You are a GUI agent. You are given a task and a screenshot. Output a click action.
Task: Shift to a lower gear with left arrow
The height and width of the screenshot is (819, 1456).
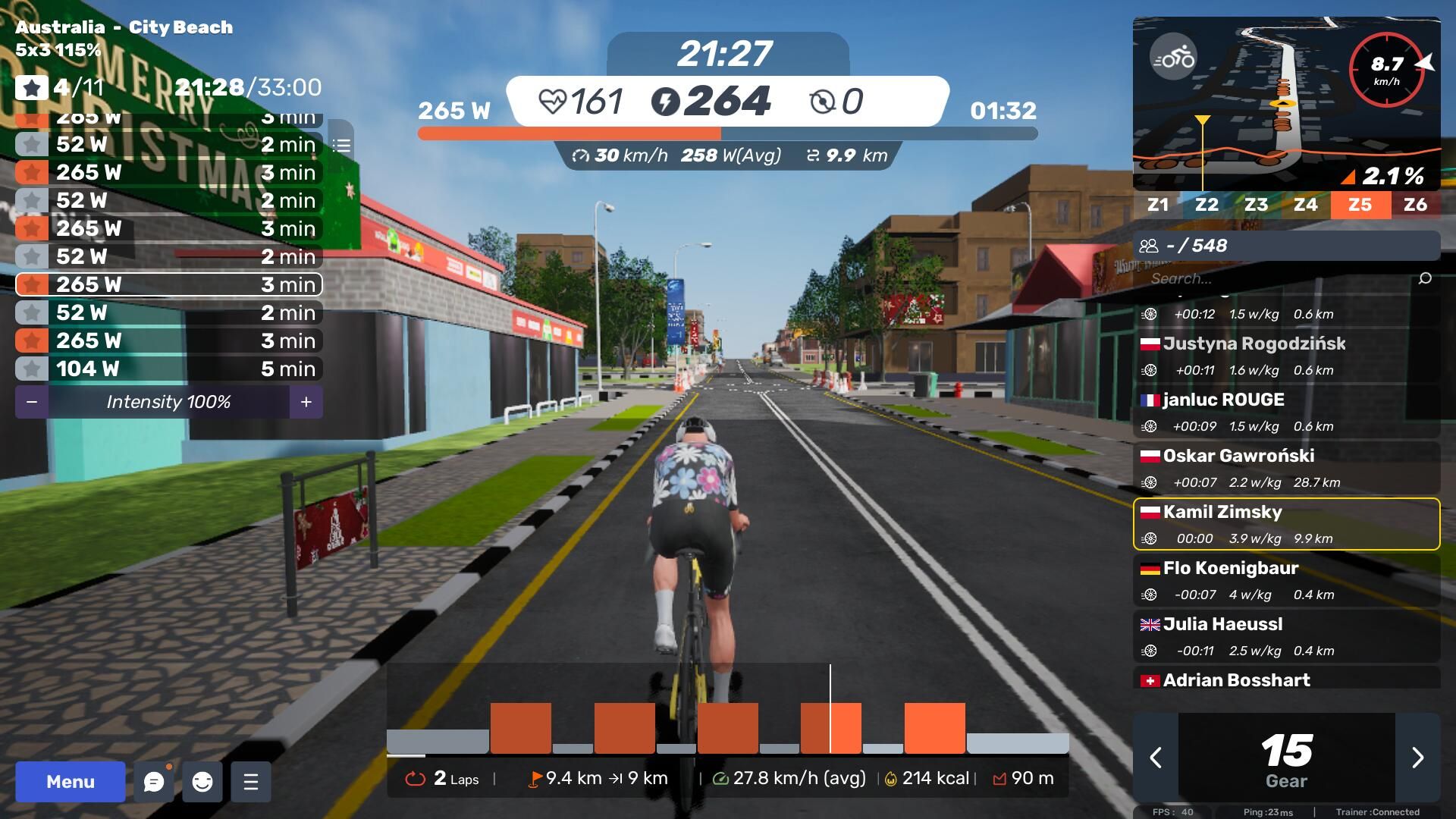(1156, 758)
